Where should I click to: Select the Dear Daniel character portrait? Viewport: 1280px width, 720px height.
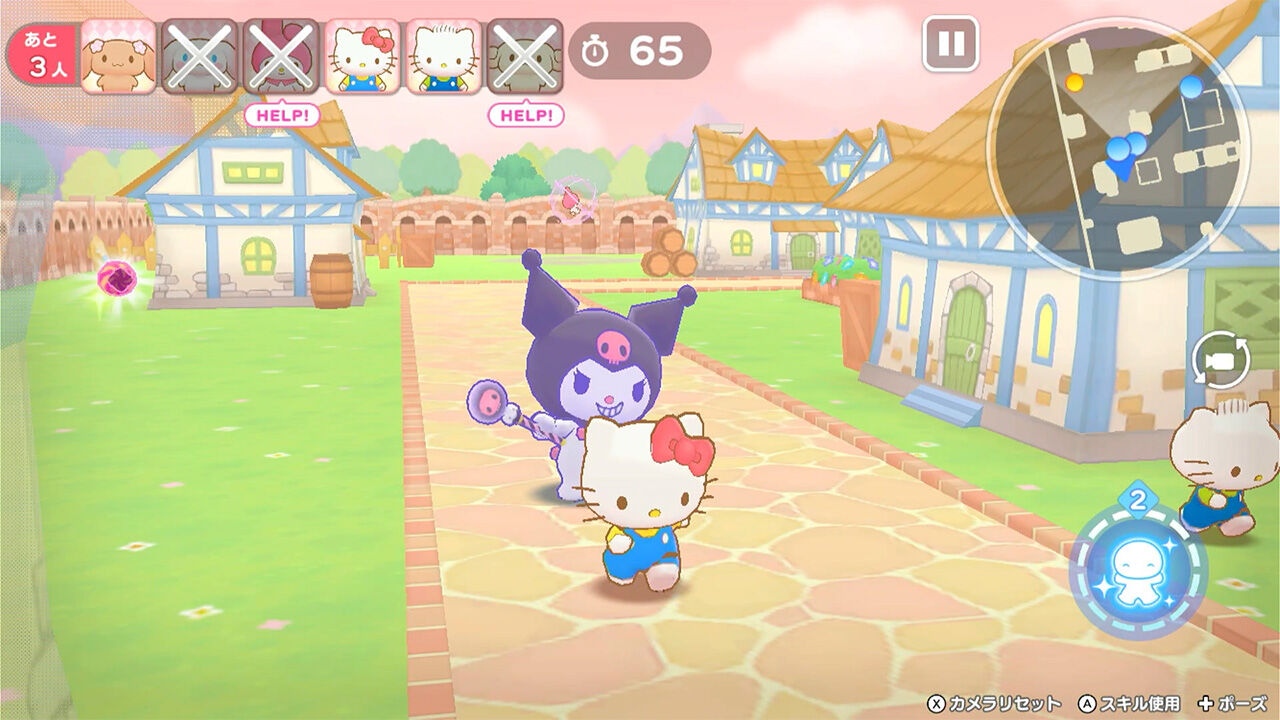(x=445, y=55)
